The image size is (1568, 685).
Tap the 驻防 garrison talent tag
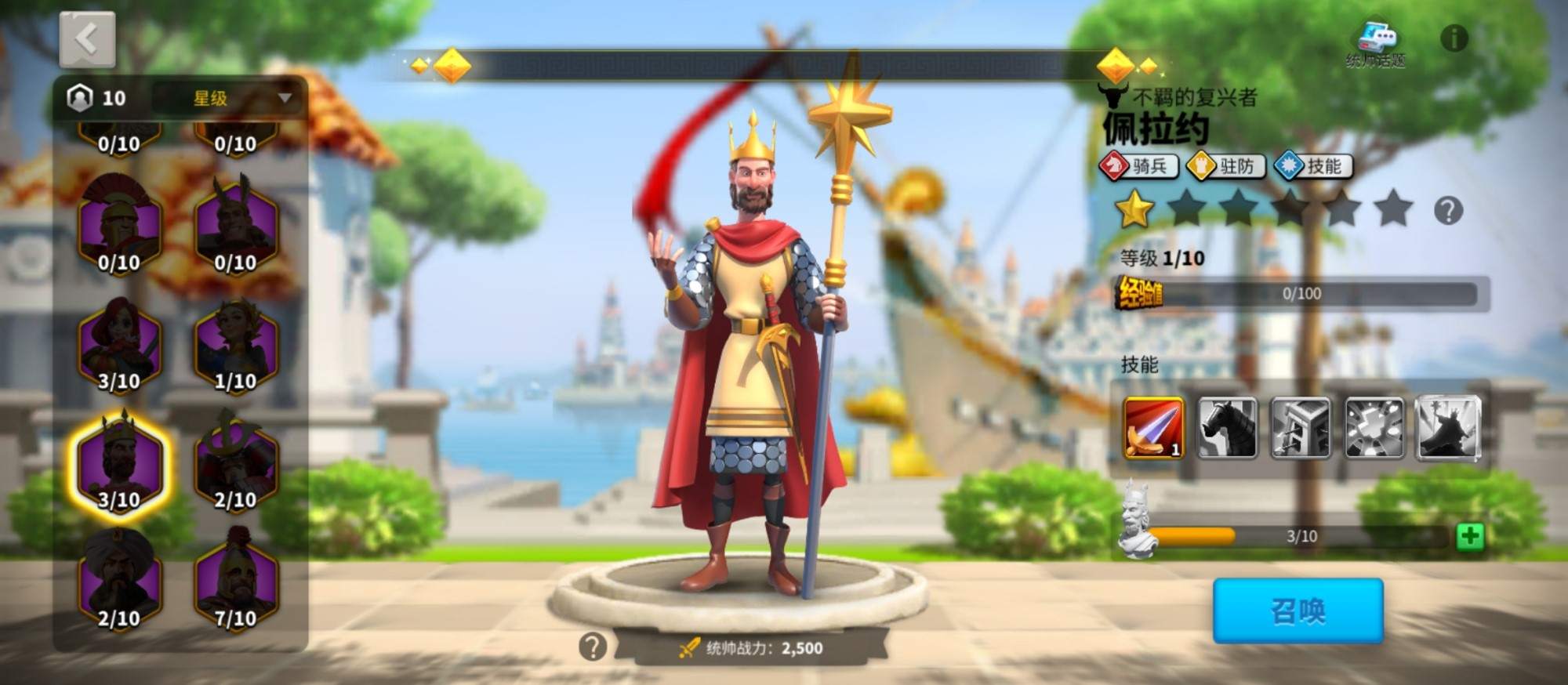1226,166
